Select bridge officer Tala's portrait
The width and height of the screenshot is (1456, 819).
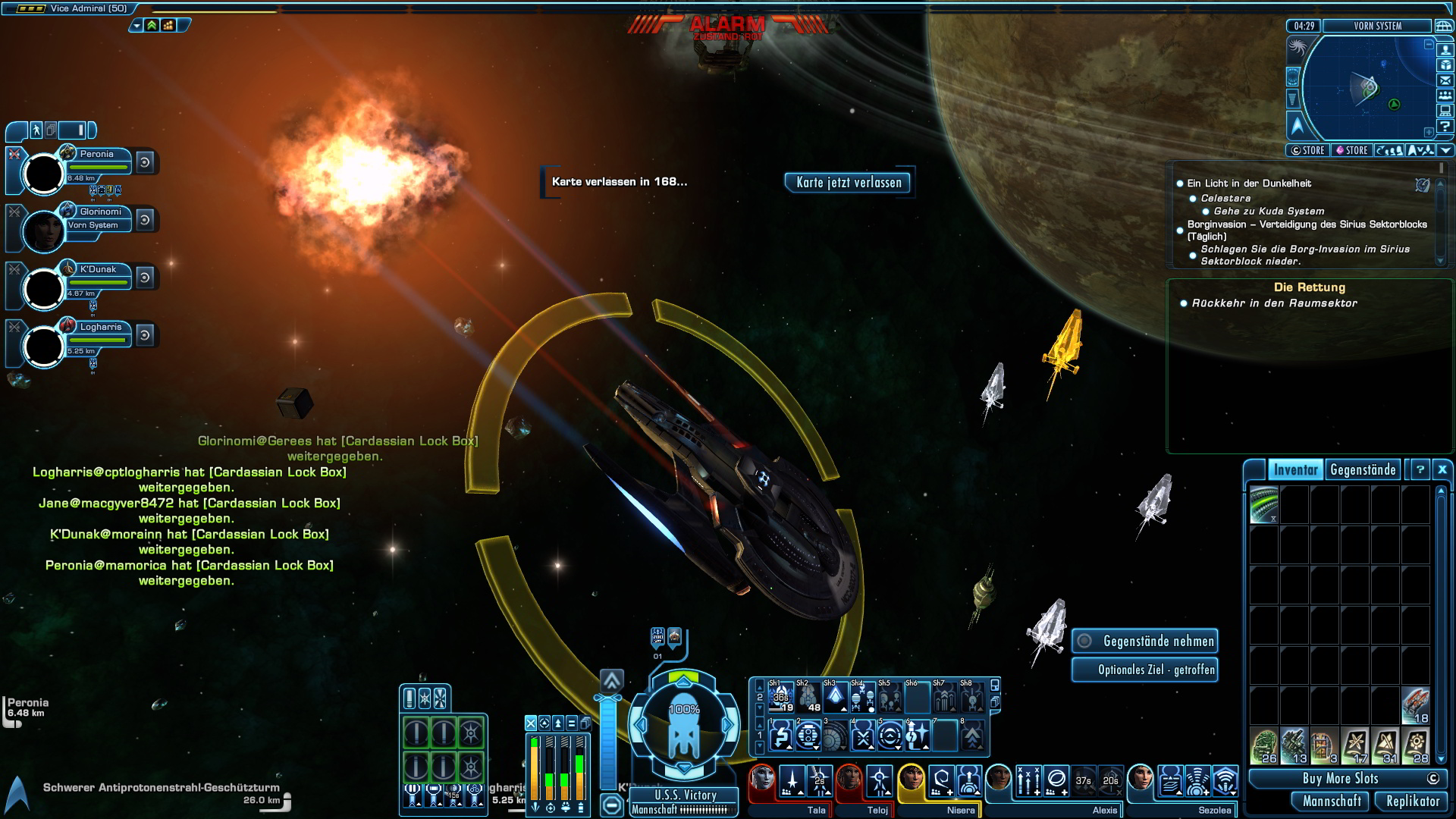coord(762,780)
